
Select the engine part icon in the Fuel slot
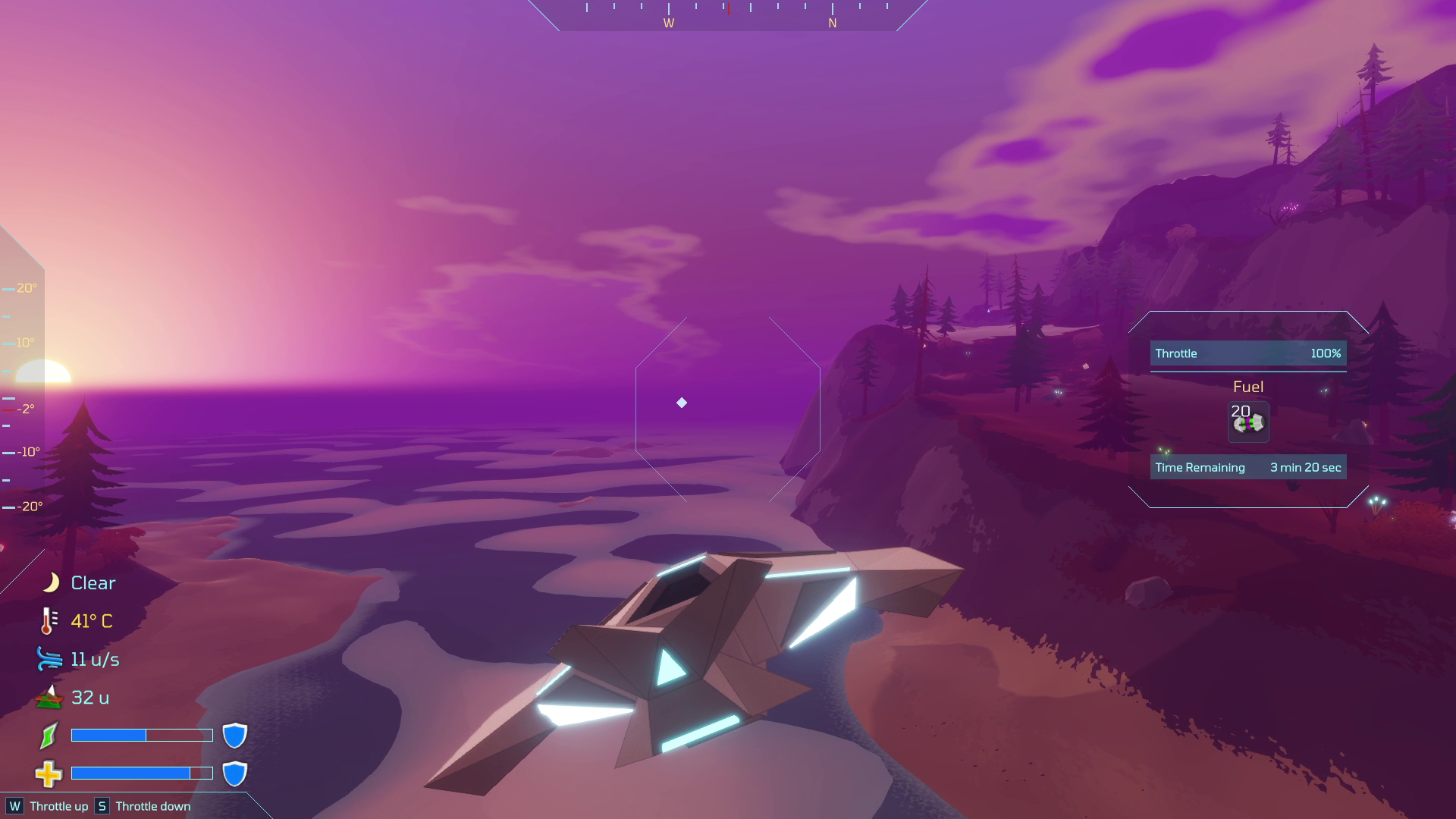pos(1247,422)
